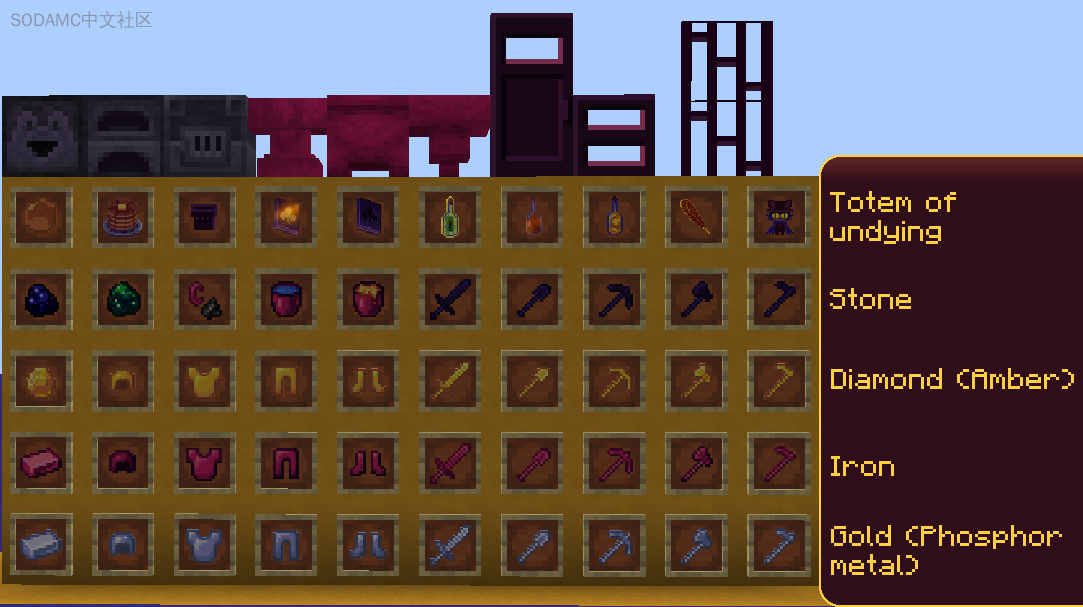Pick the stacked pancakes item
Image resolution: width=1083 pixels, height=607 pixels.
click(123, 217)
